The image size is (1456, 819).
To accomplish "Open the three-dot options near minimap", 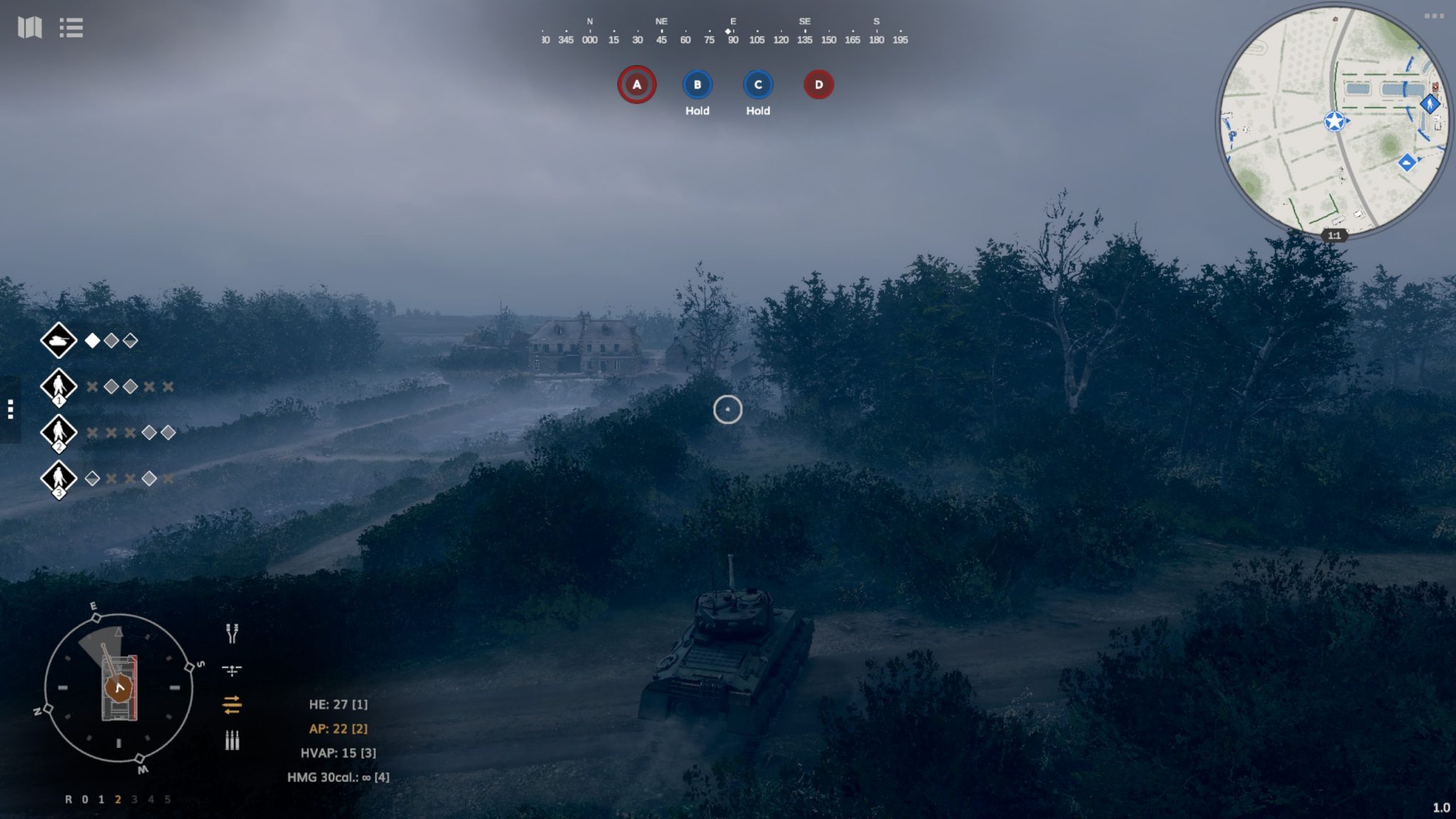I will [x=1433, y=16].
